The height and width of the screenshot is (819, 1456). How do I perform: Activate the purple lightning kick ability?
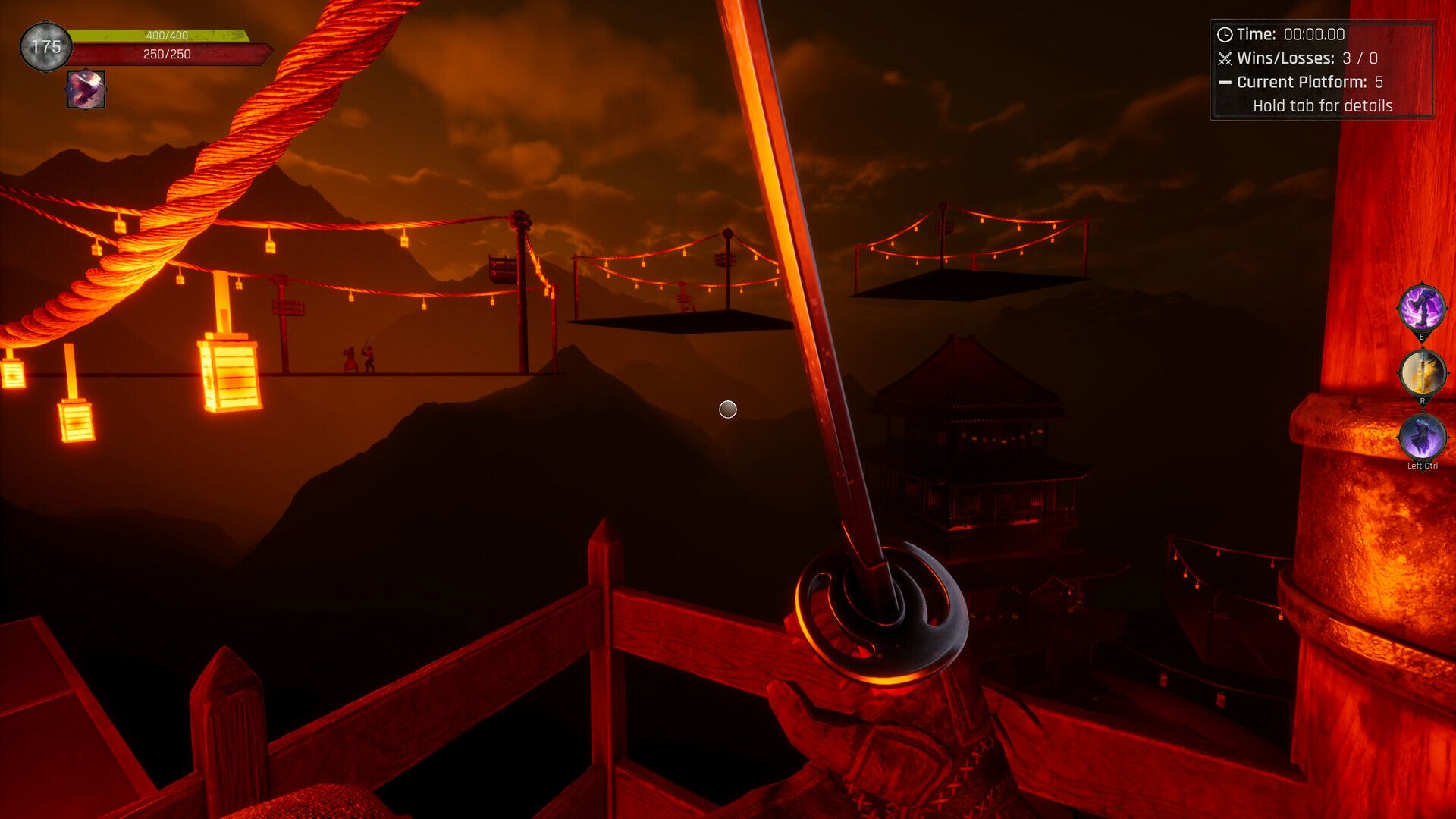point(1421,307)
